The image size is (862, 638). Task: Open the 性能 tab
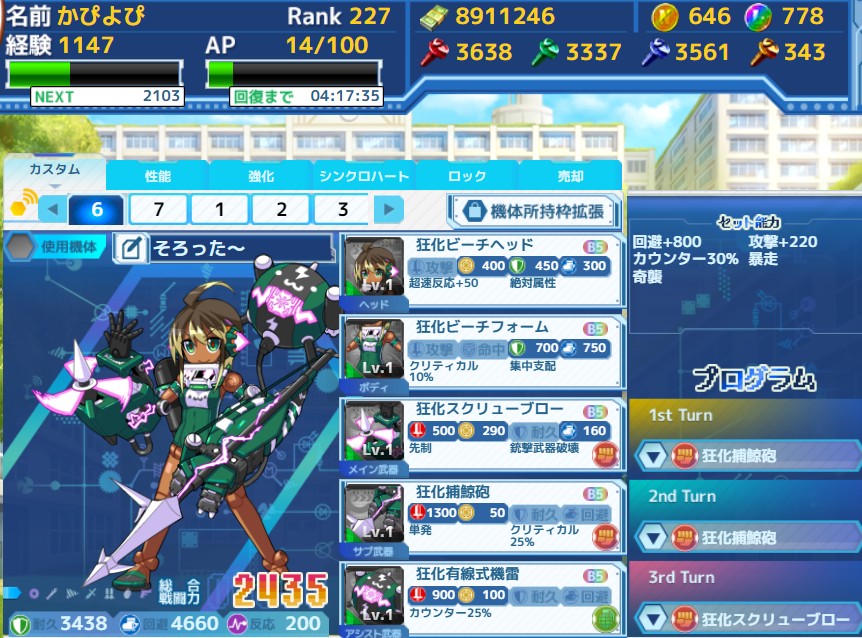pos(158,176)
